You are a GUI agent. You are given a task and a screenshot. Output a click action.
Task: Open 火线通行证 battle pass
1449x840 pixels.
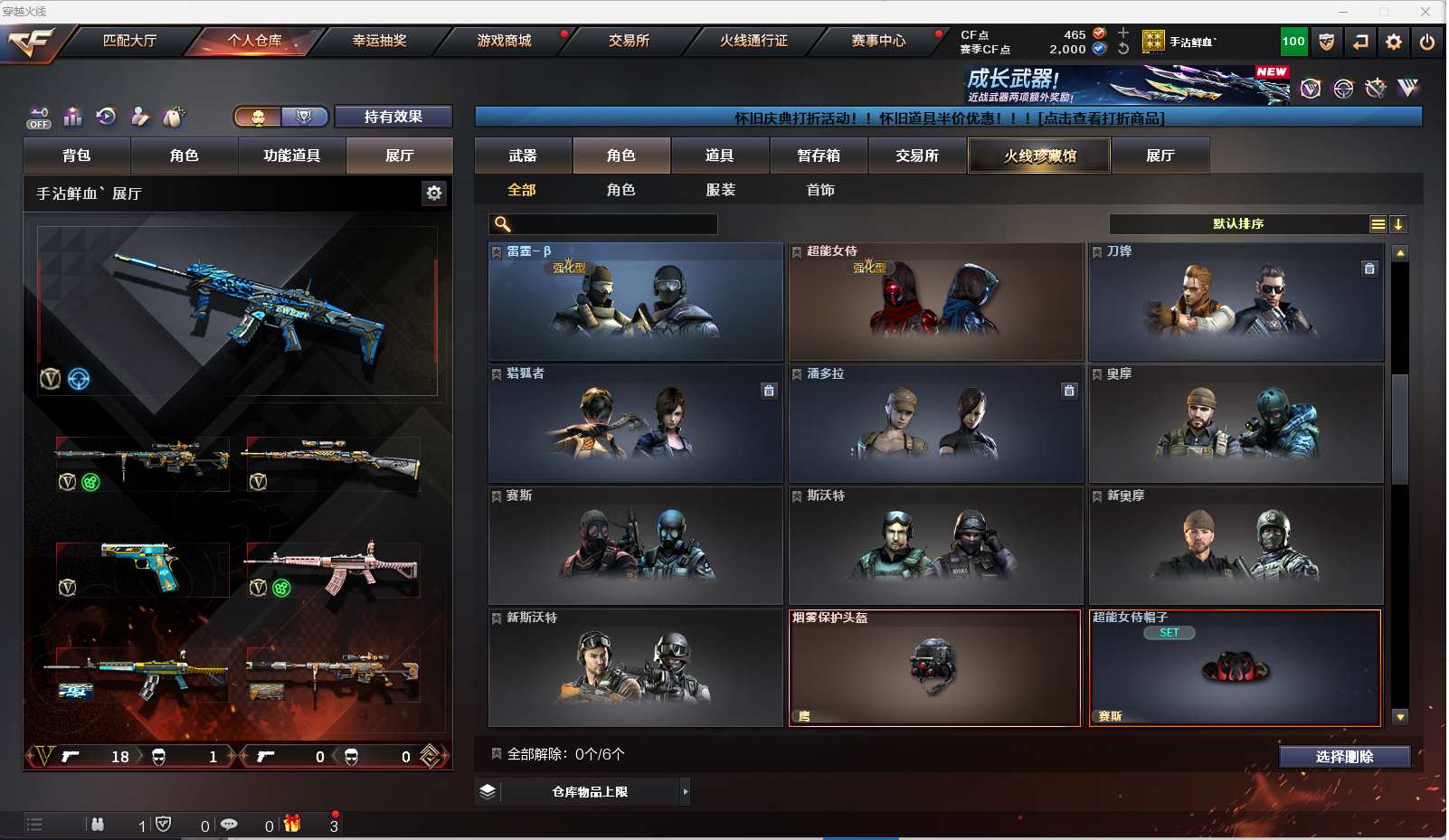pos(753,41)
